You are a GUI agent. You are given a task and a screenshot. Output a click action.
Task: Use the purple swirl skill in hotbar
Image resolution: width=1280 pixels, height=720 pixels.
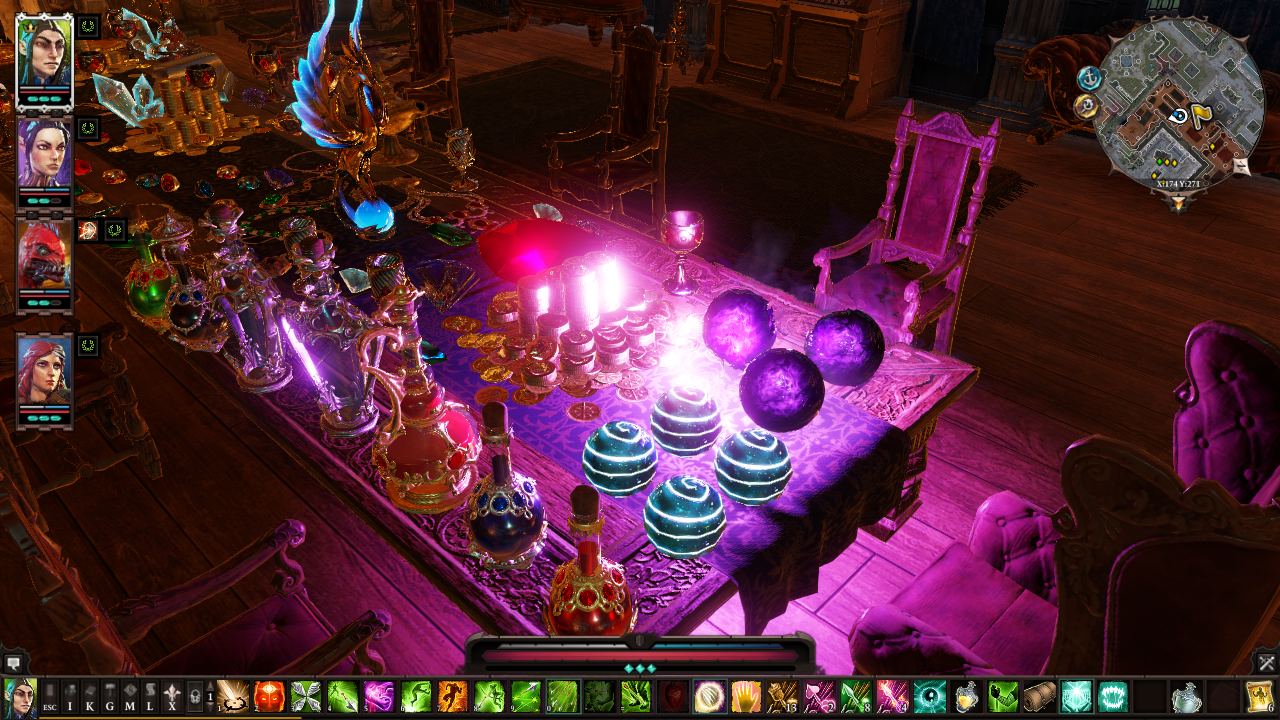pos(378,696)
